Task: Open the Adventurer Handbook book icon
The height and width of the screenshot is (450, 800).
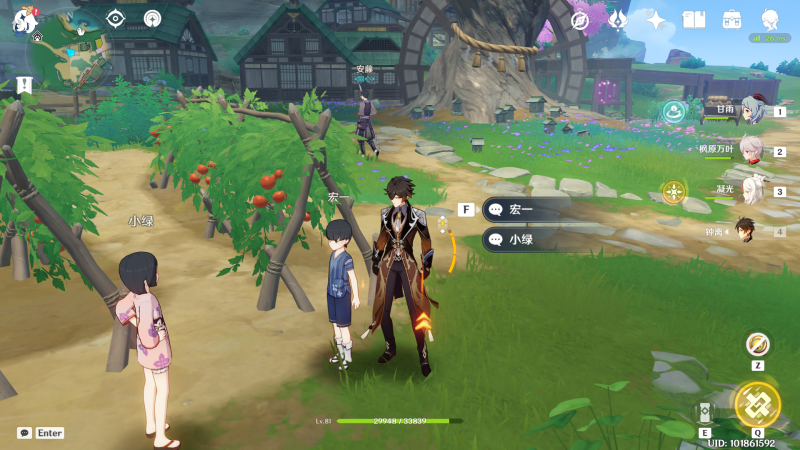Action: (694, 20)
